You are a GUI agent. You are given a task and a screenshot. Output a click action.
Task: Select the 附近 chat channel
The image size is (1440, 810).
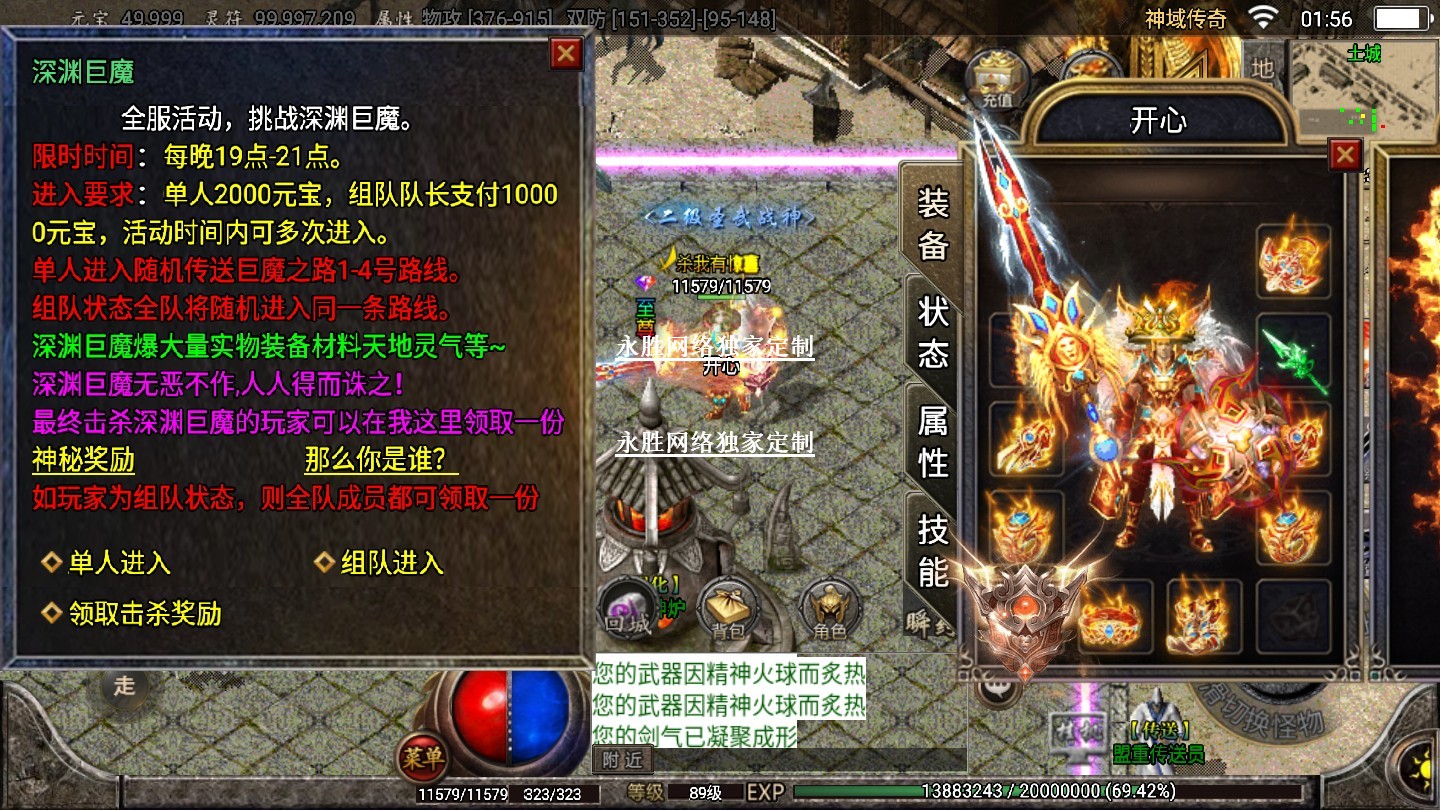pos(623,760)
